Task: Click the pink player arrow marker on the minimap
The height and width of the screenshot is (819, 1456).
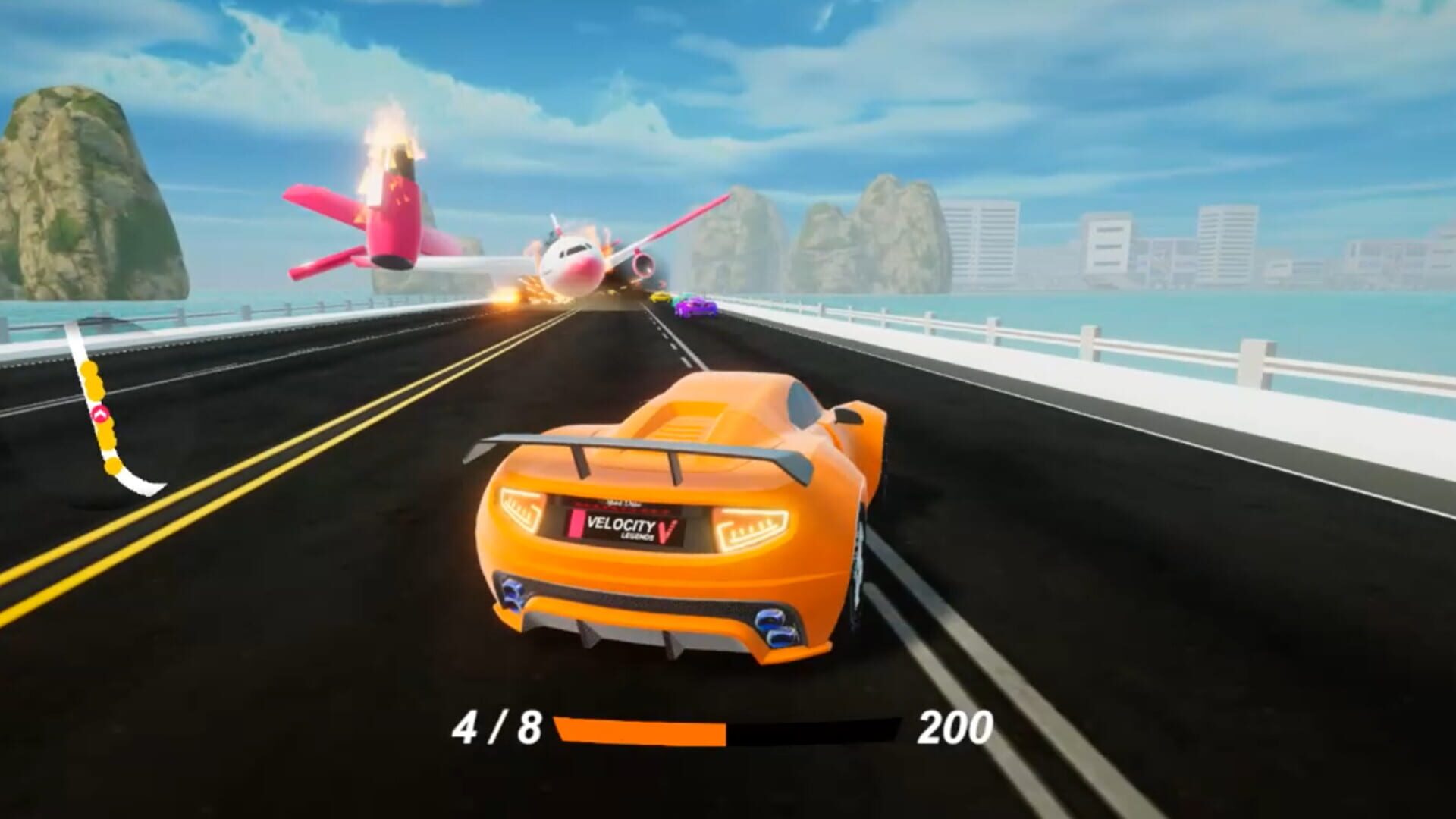Action: tap(99, 413)
